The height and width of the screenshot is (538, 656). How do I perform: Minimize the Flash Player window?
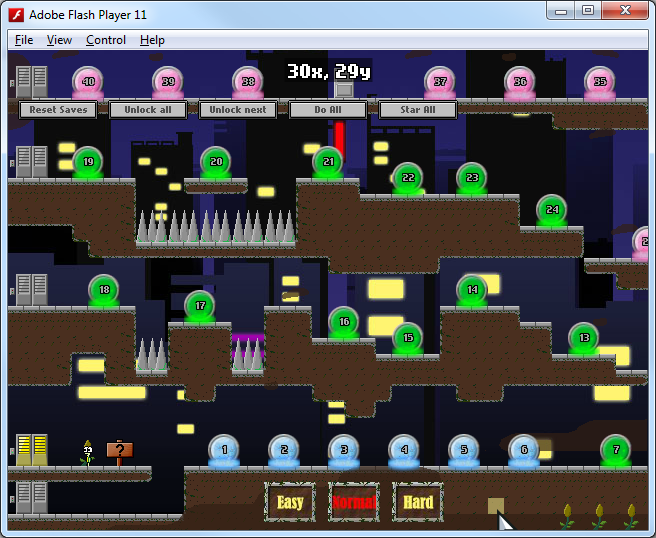pyautogui.click(x=560, y=11)
